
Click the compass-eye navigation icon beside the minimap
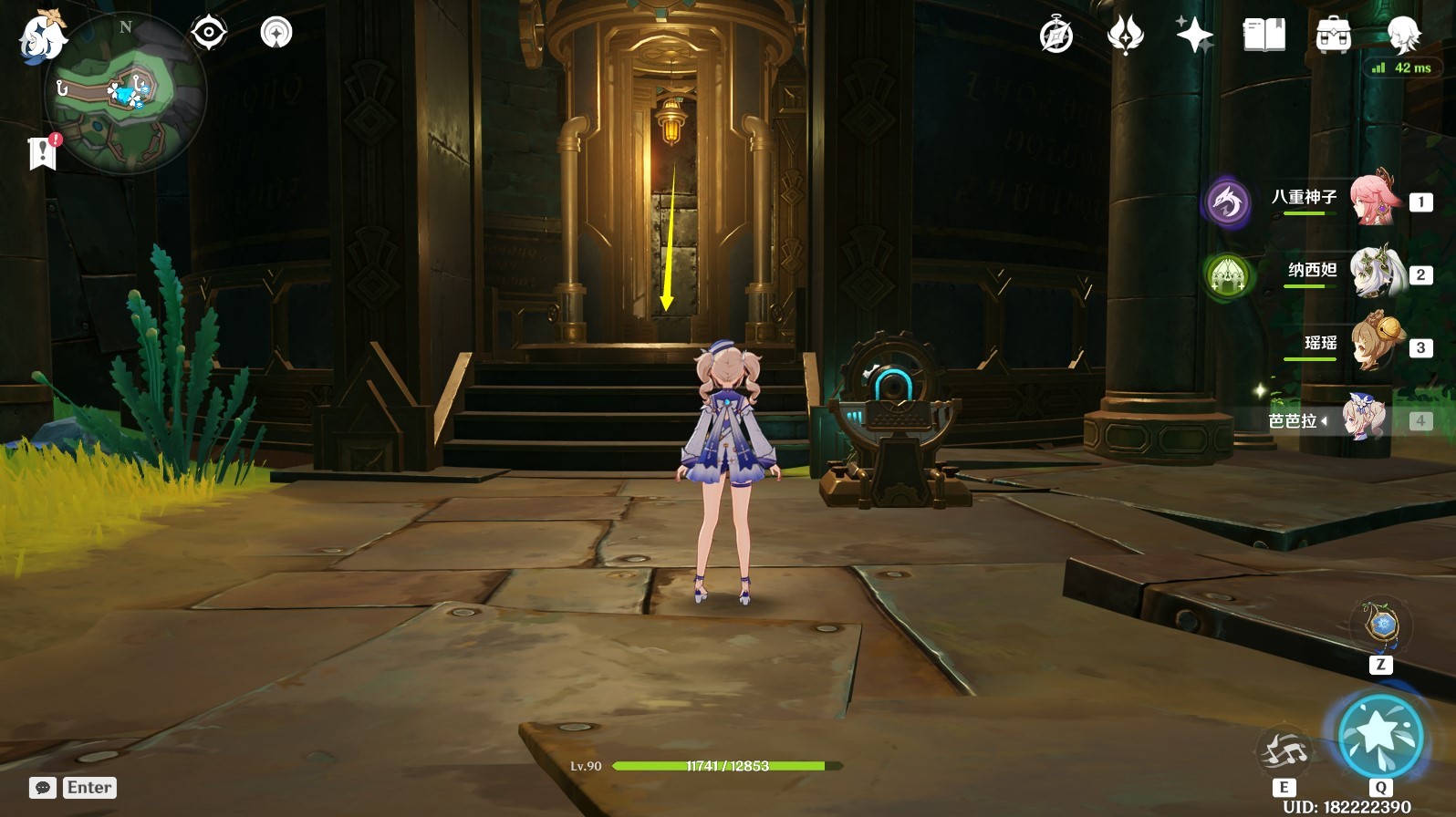tap(209, 33)
